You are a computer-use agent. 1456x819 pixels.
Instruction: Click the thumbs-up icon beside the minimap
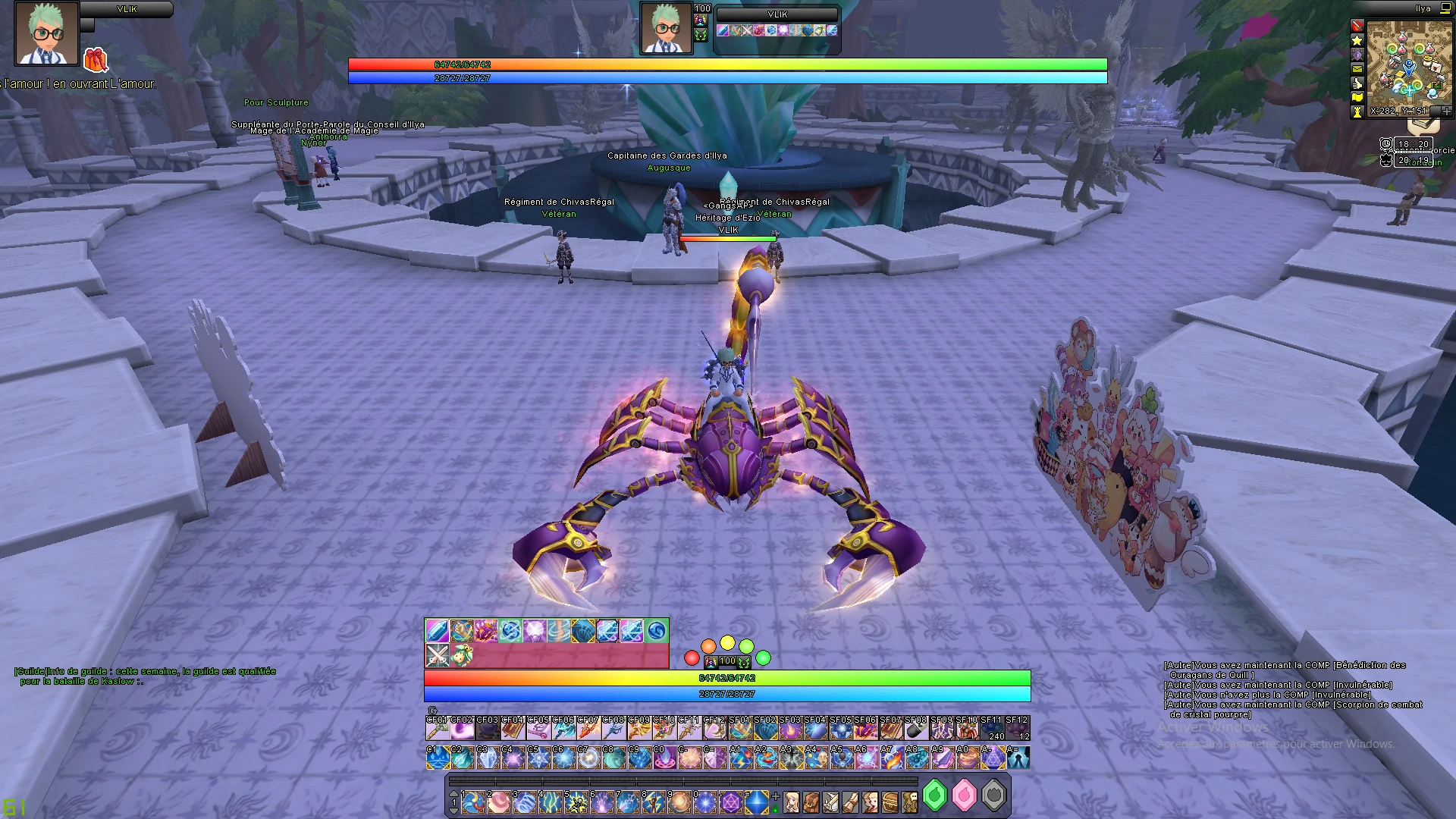pos(1357,83)
